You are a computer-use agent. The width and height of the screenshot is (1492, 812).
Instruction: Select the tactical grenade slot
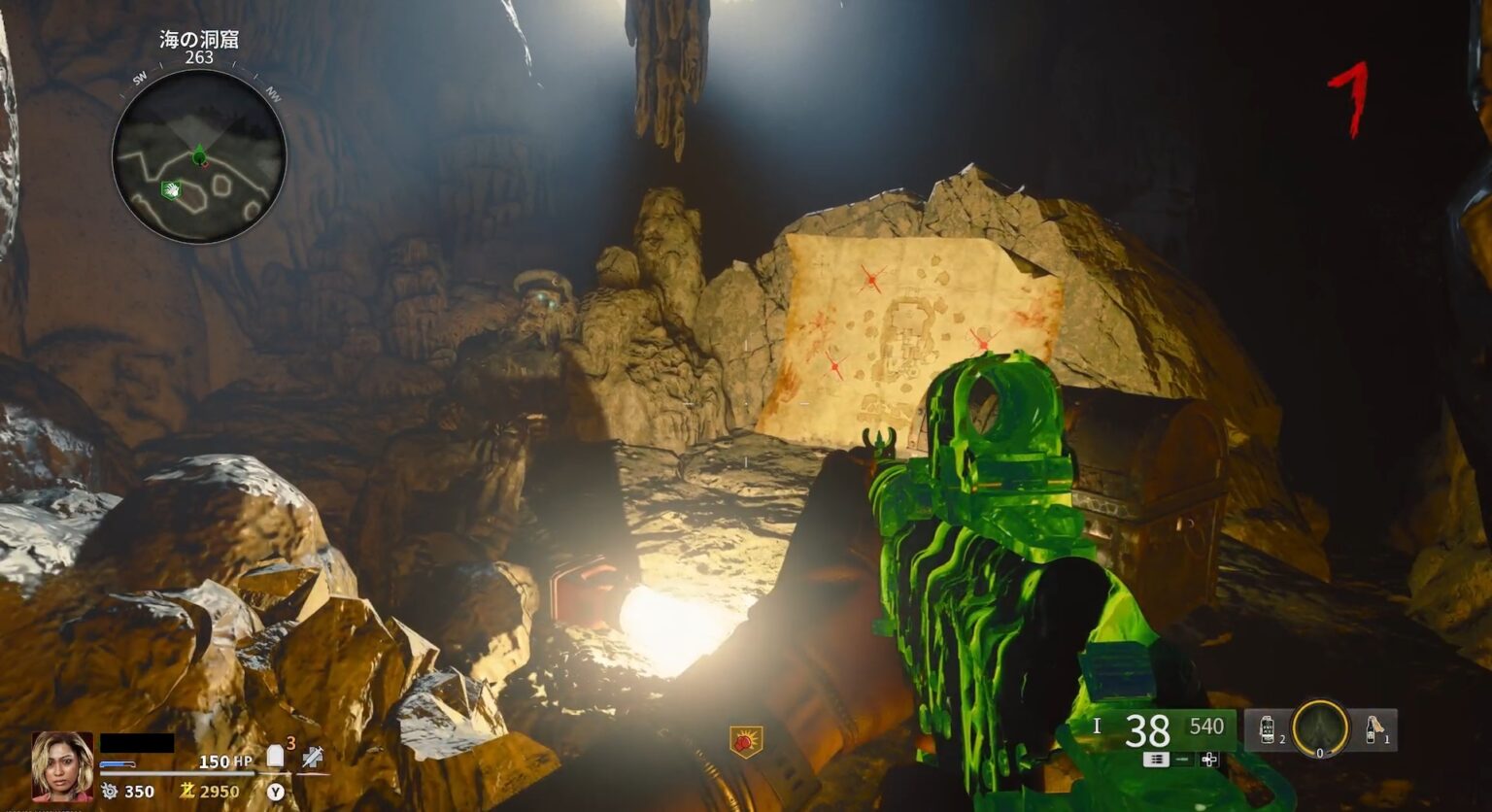1268,728
